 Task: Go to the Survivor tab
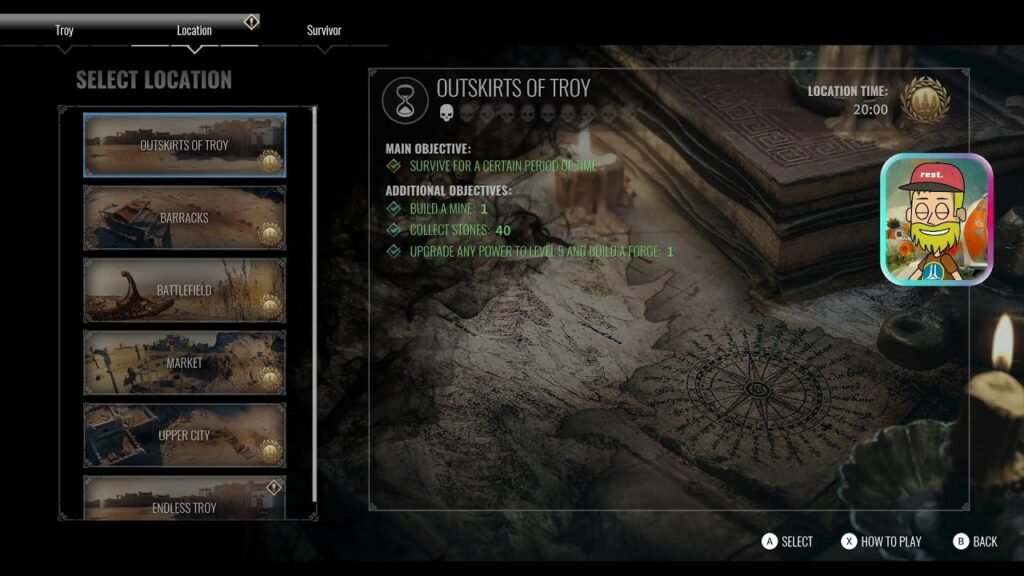(324, 31)
